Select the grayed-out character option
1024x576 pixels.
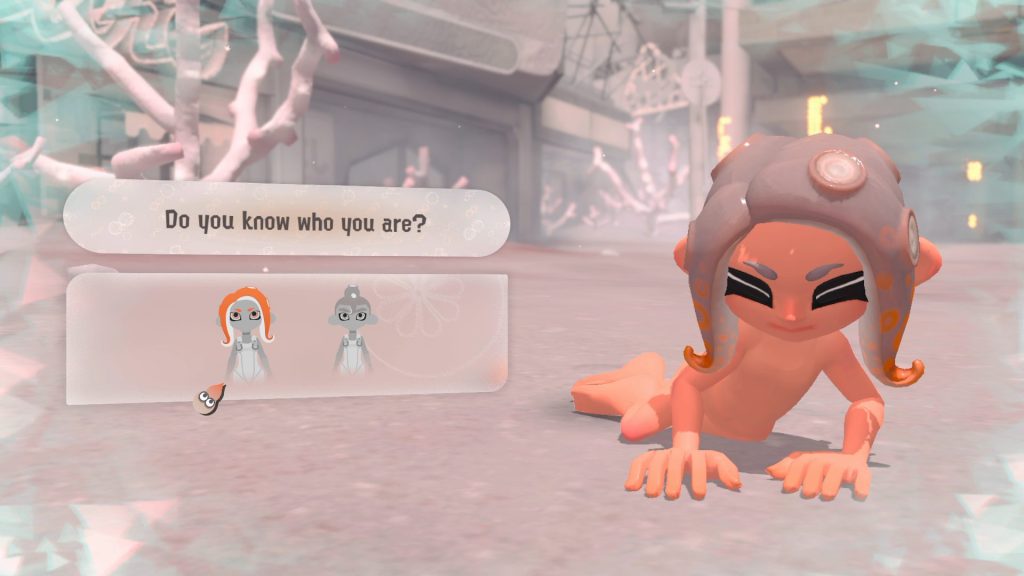pos(351,331)
